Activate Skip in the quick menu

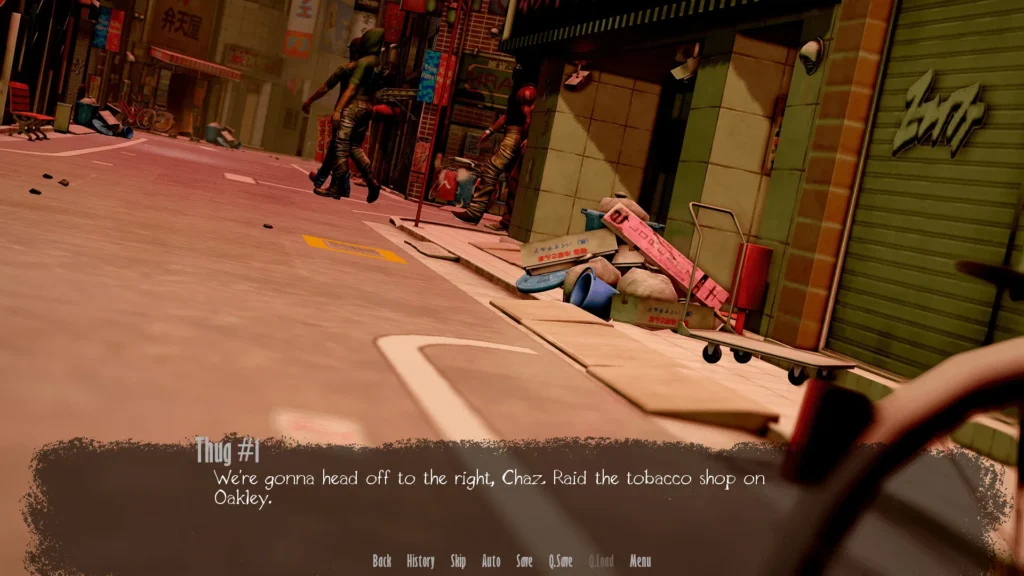(x=458, y=561)
